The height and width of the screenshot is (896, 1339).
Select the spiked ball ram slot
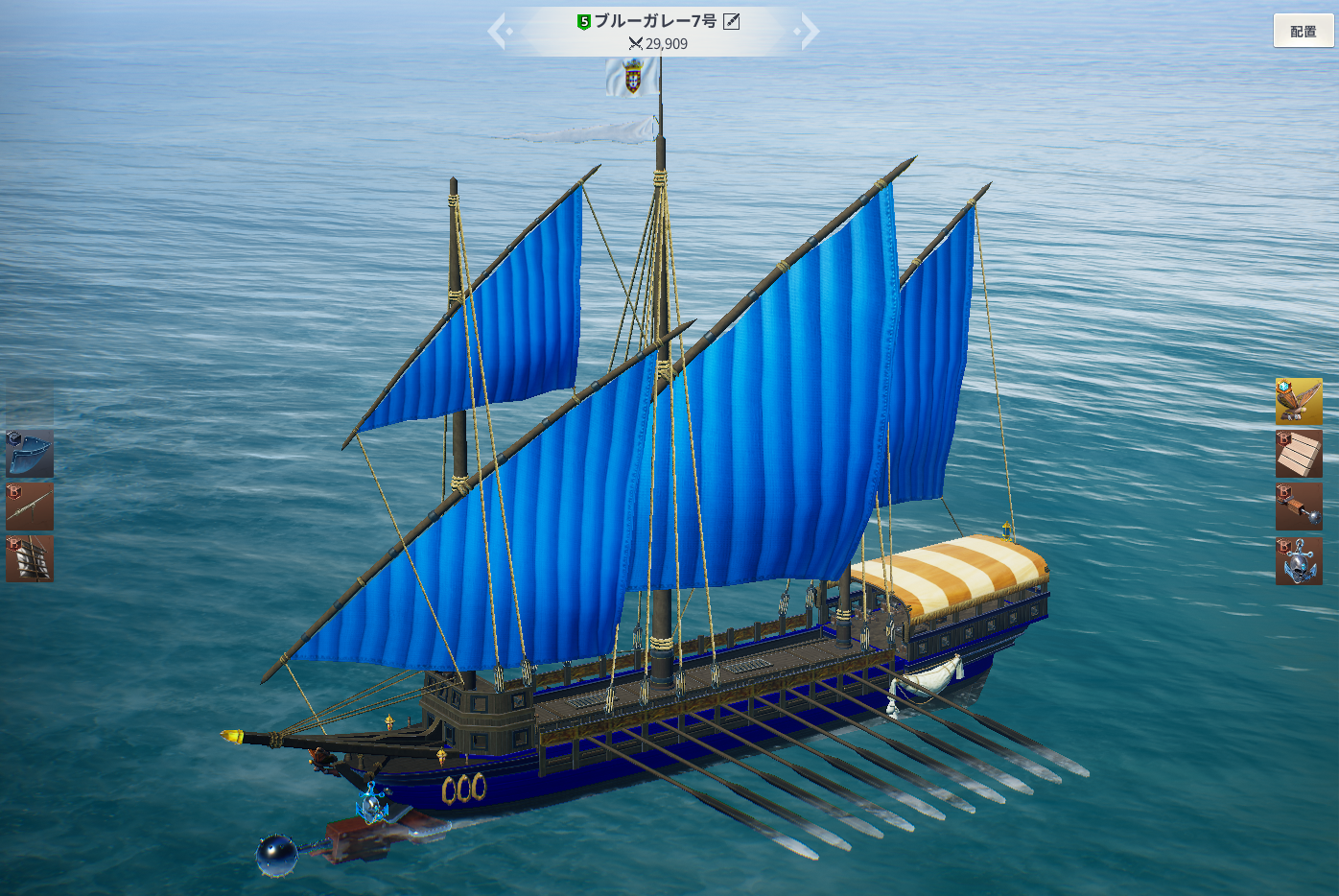[x=1299, y=507]
